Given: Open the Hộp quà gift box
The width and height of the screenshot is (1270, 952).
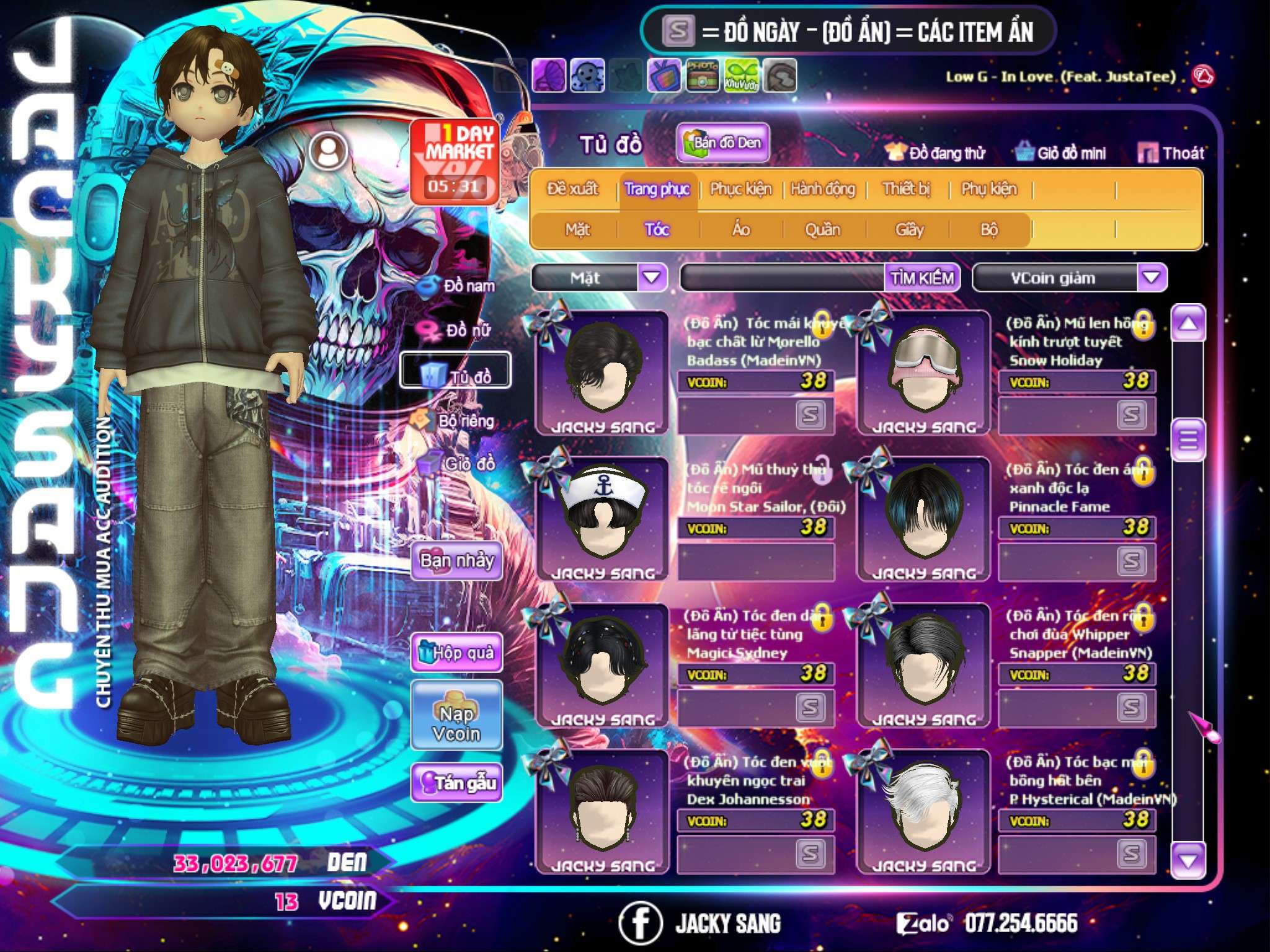Looking at the screenshot, I should pyautogui.click(x=456, y=652).
